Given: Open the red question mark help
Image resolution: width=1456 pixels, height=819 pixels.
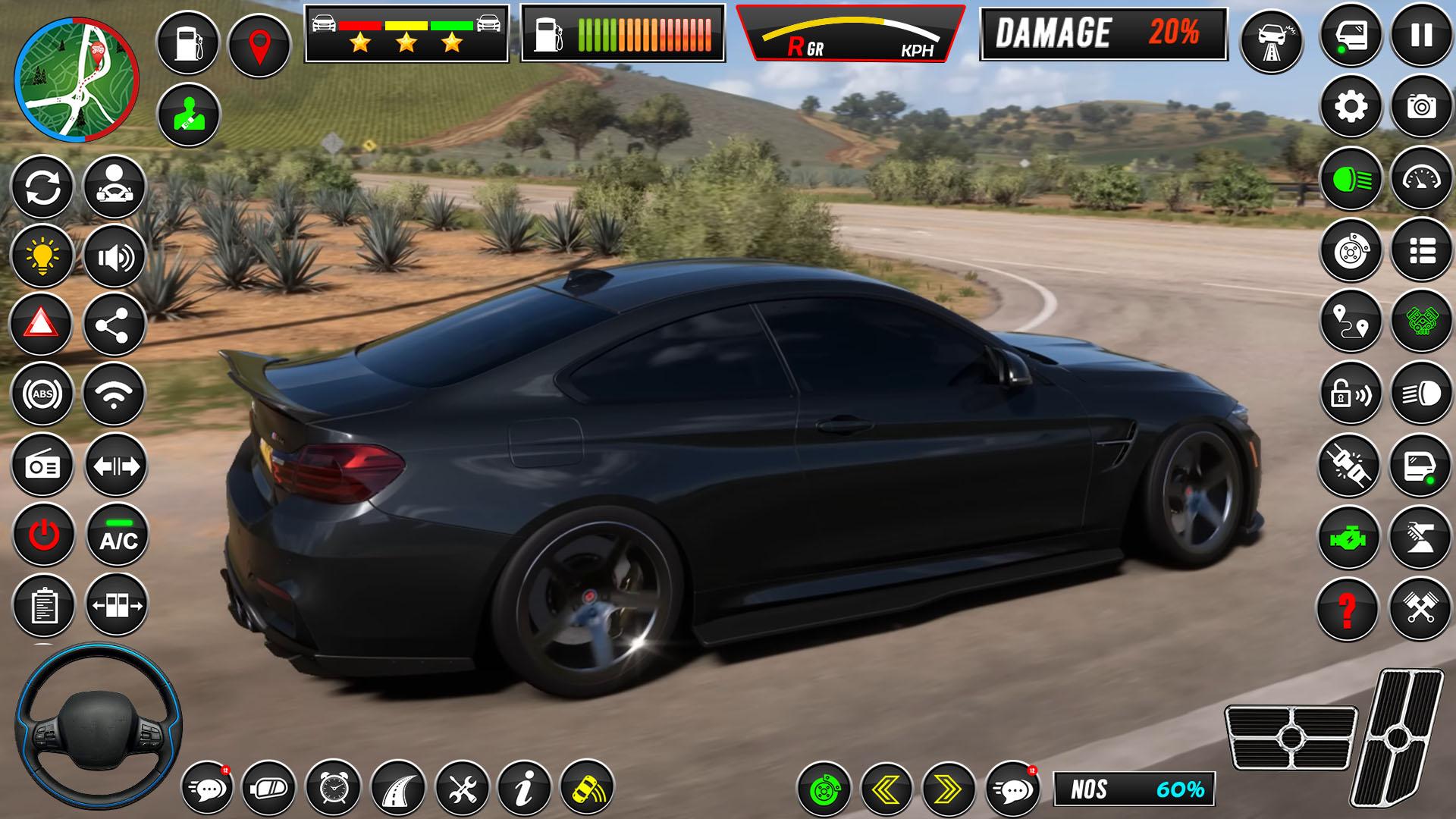Looking at the screenshot, I should [x=1348, y=608].
